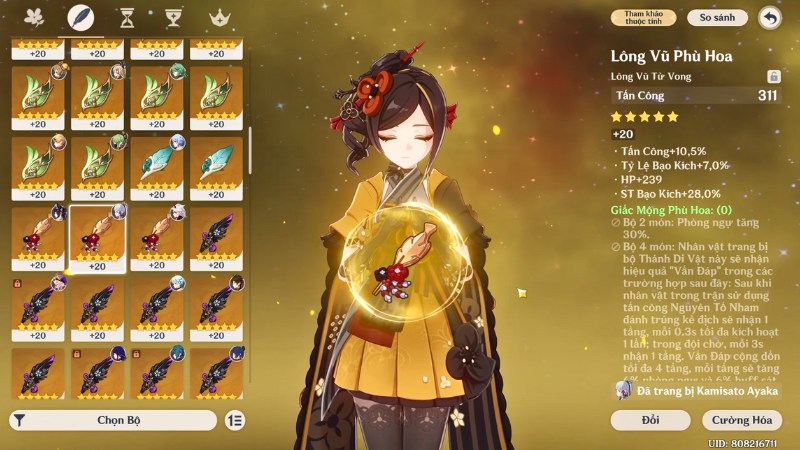This screenshot has height=450, width=800.
Task: Open the hourglass sands tab
Action: (x=127, y=17)
